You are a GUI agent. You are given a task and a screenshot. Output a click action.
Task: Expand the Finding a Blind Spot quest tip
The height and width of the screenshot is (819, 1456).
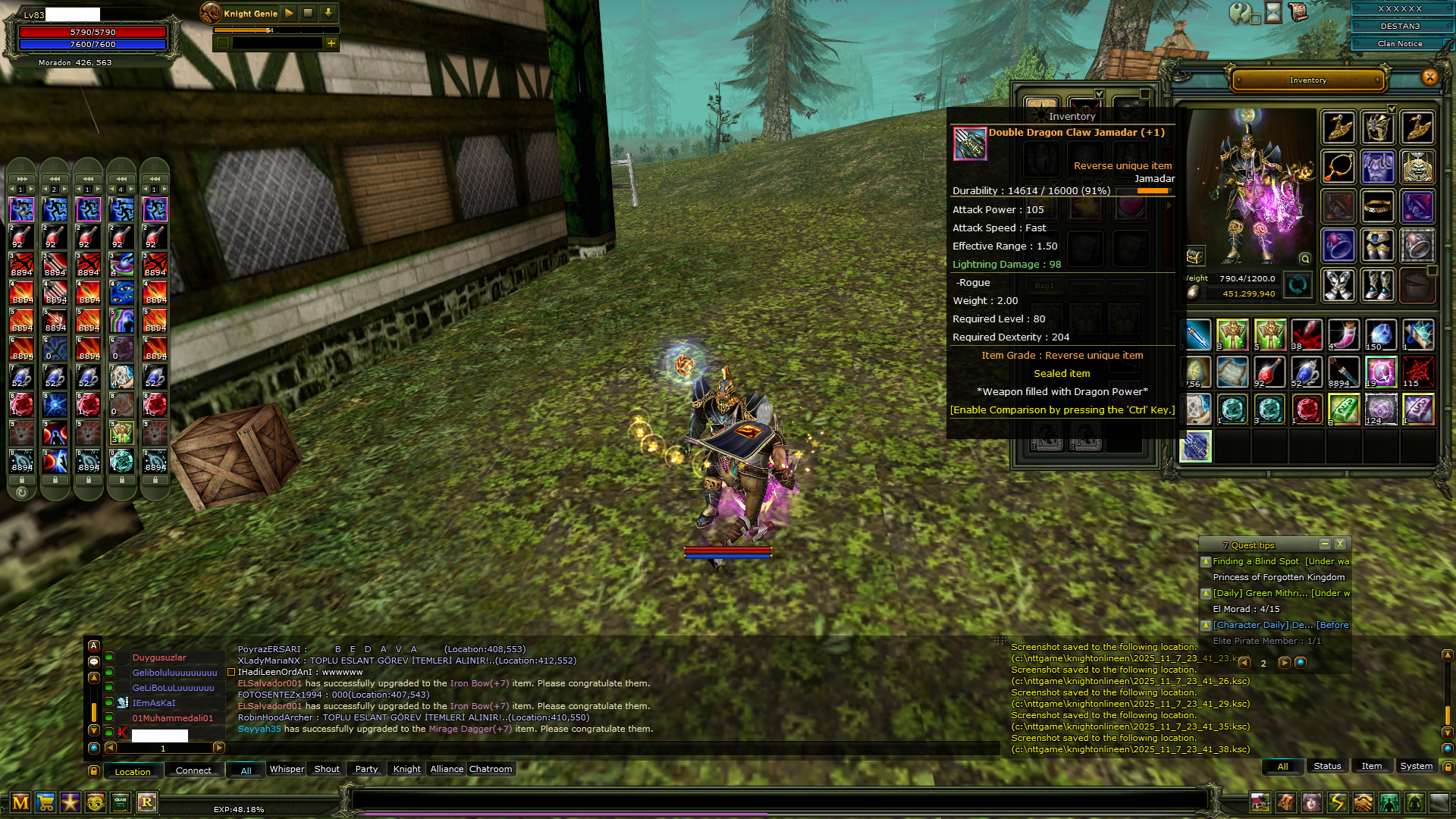pos(1205,563)
